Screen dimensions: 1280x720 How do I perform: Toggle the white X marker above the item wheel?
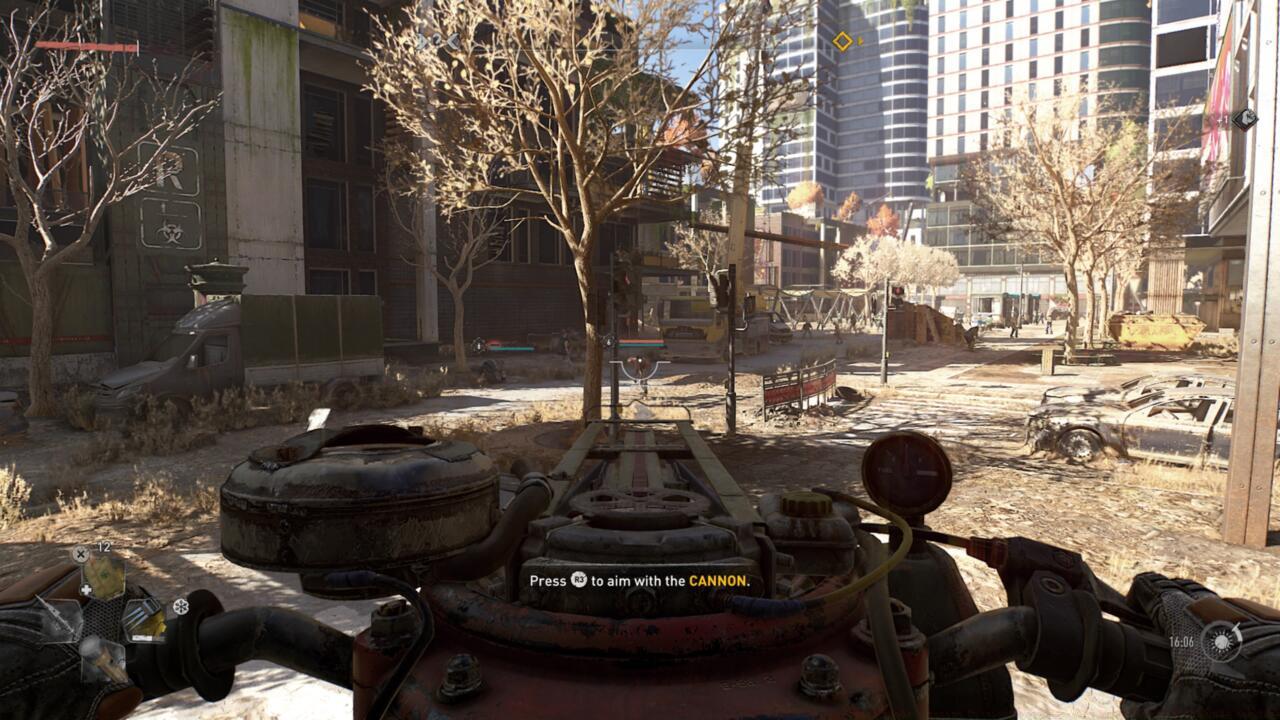click(x=80, y=554)
